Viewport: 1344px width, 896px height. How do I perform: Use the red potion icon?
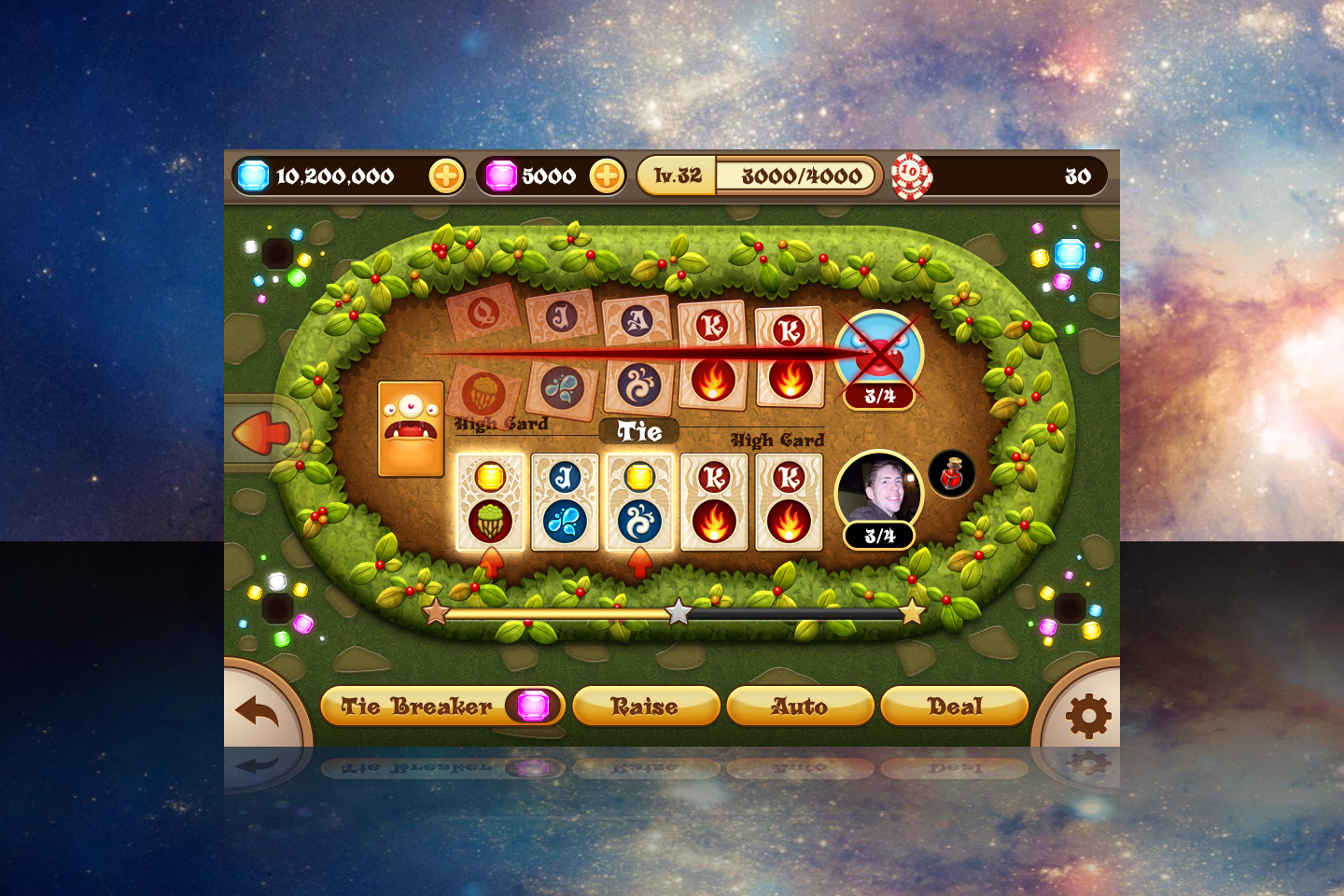[951, 474]
